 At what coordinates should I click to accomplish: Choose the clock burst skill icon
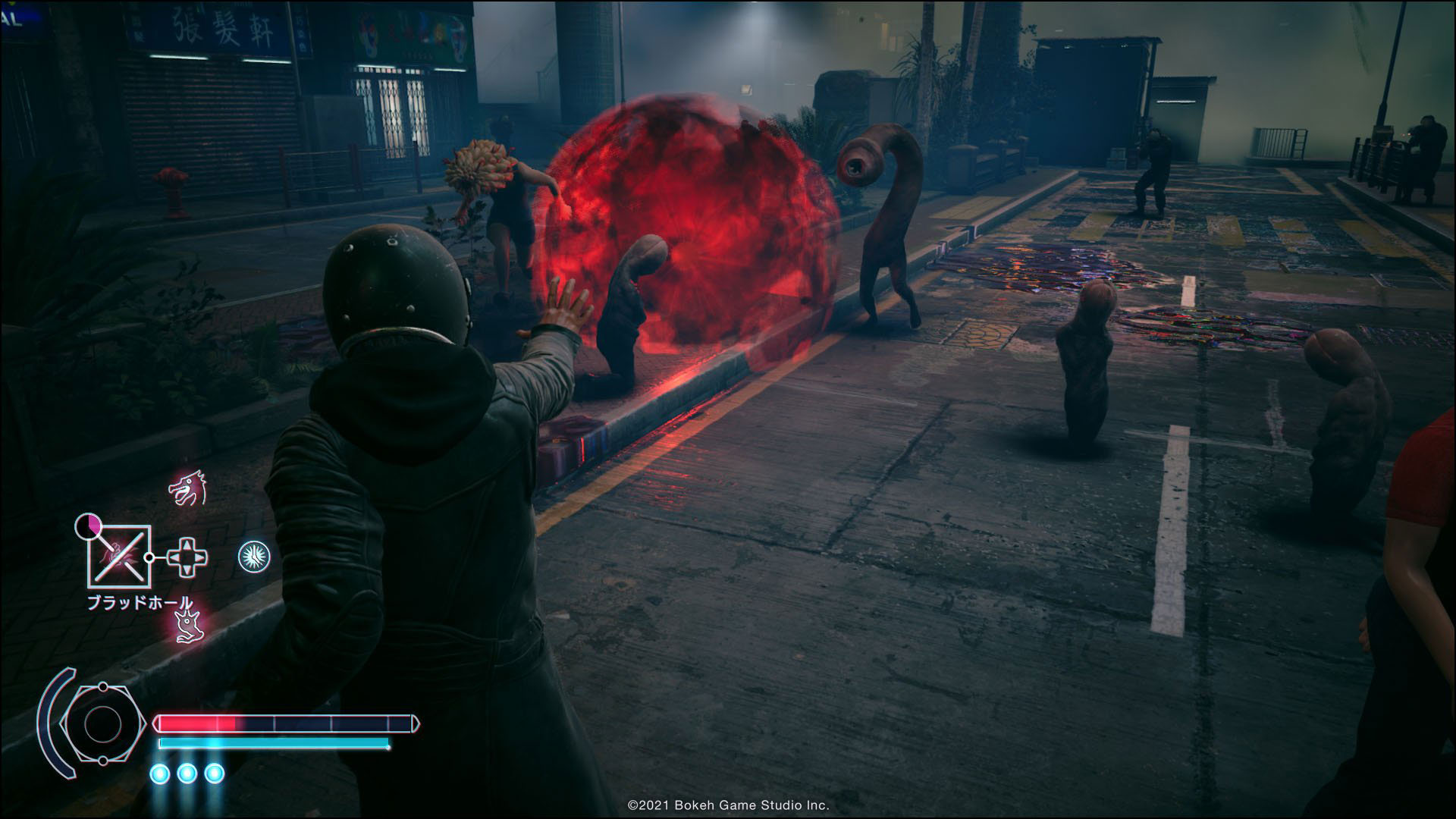click(x=253, y=557)
